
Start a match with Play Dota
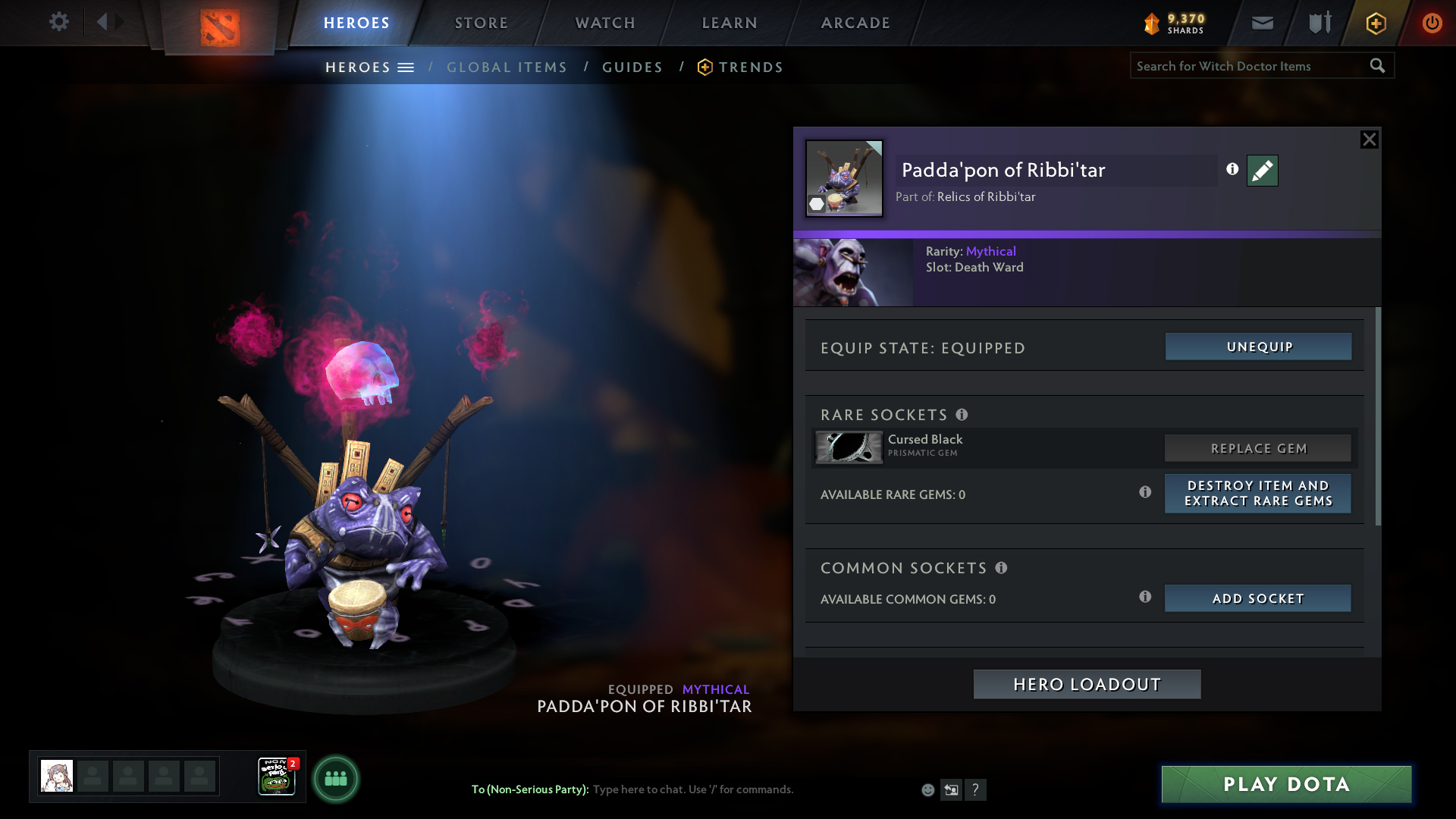pos(1286,784)
